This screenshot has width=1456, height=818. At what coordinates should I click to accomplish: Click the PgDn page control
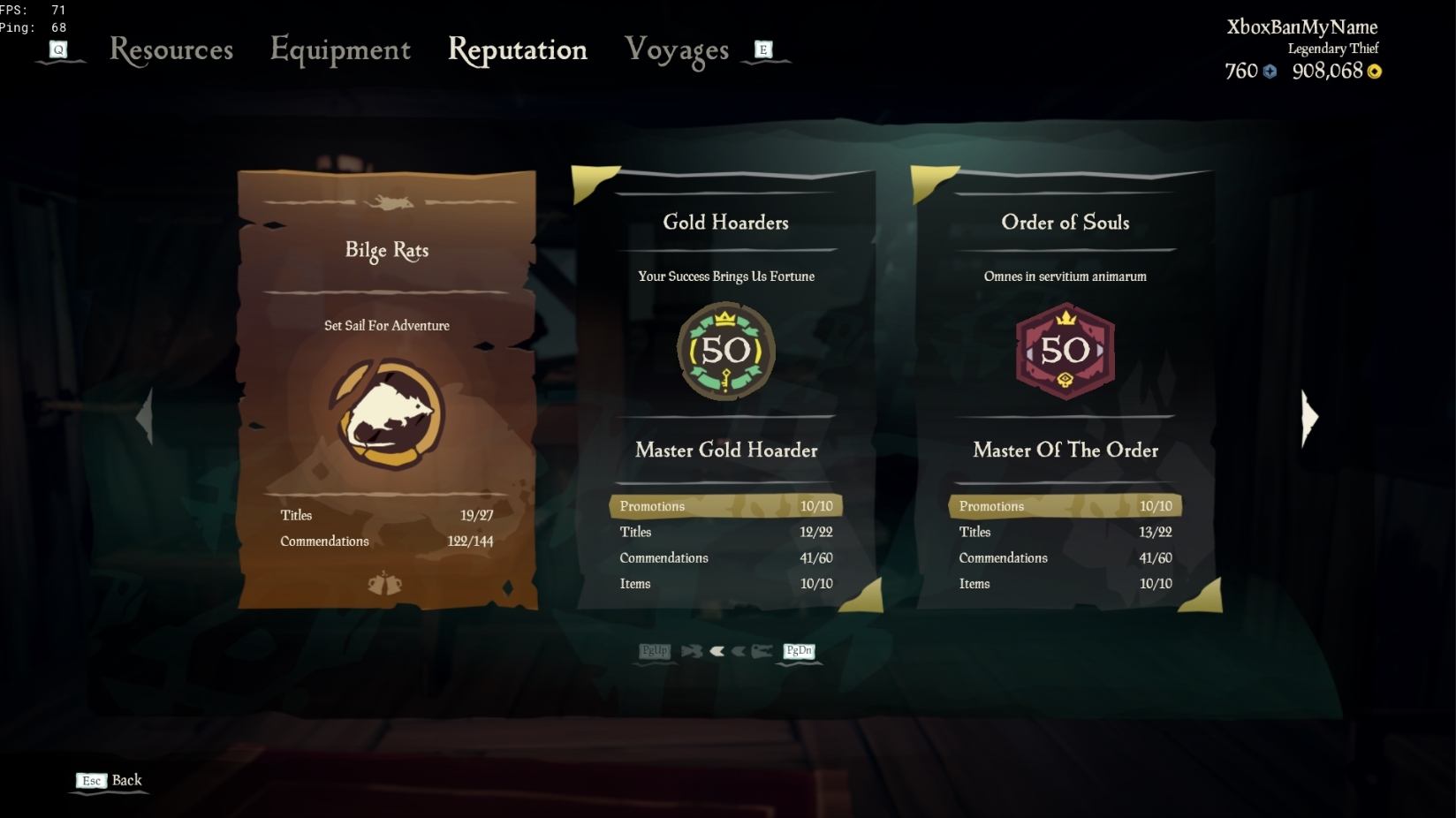coord(798,651)
